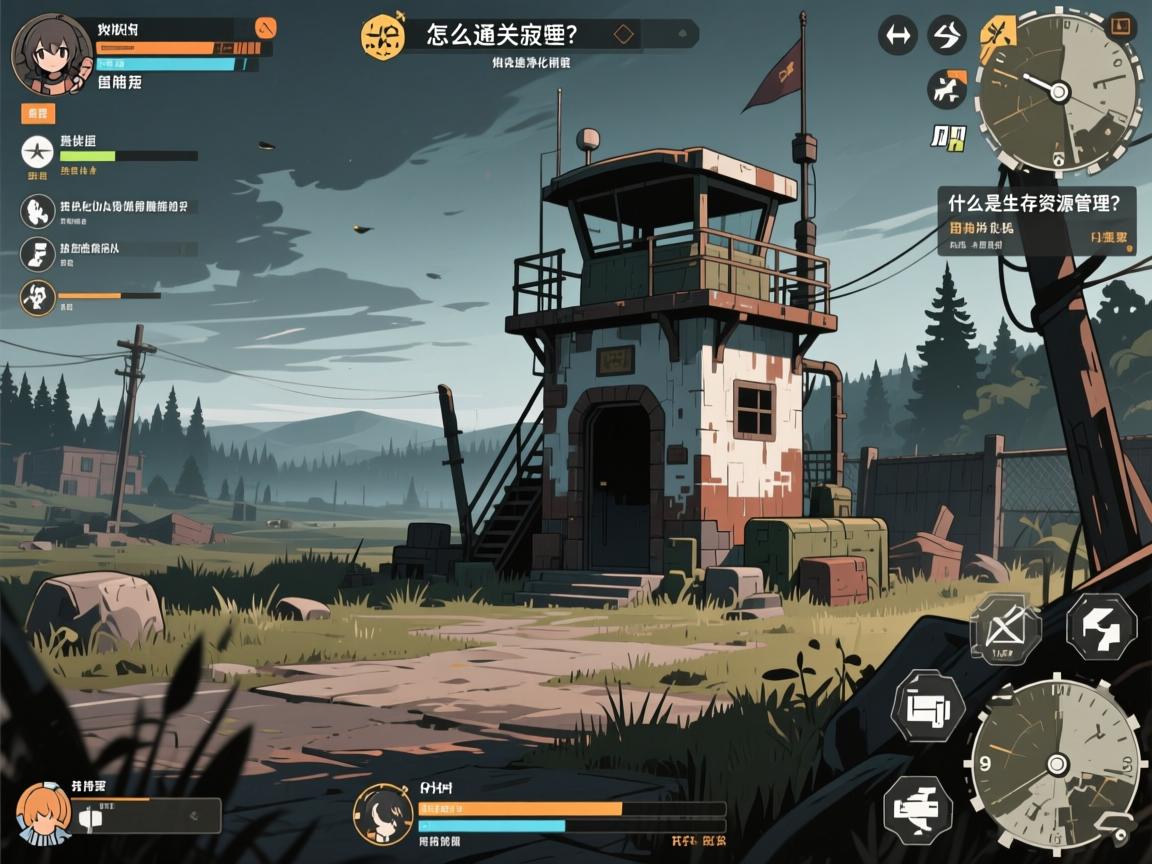The image size is (1152, 864).
Task: Select the running figure round icon
Action: coord(946,90)
